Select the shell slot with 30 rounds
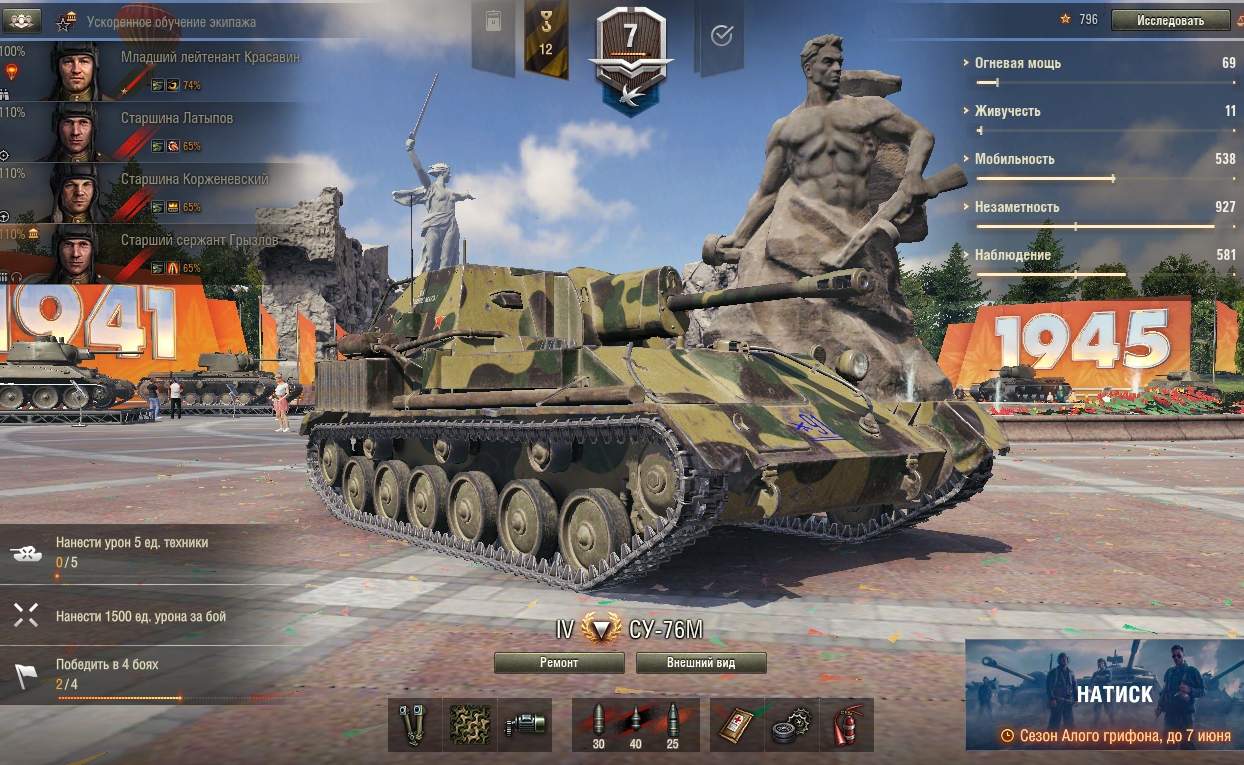The image size is (1244, 765). 599,724
